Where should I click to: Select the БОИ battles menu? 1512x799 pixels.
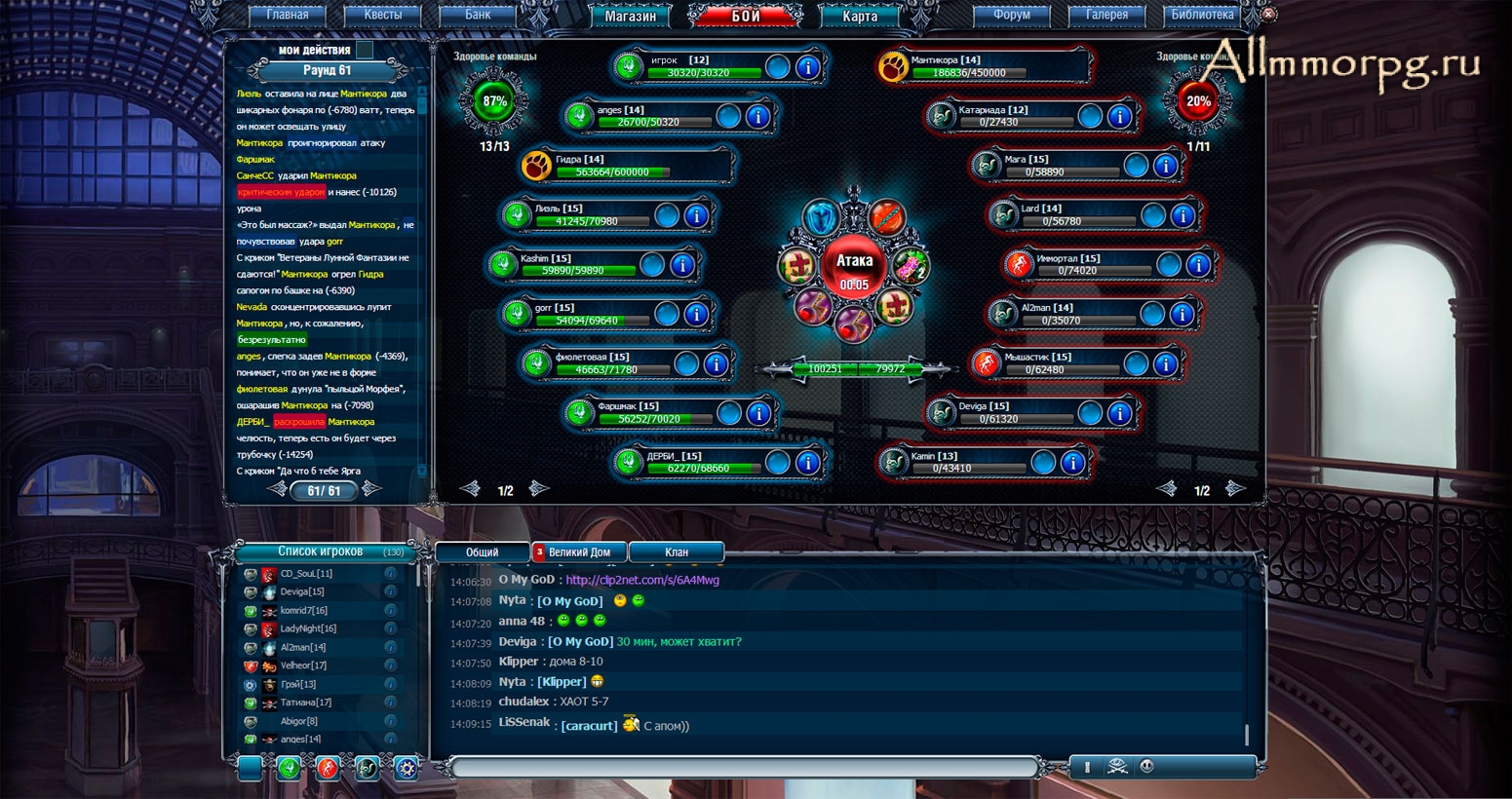[x=746, y=16]
